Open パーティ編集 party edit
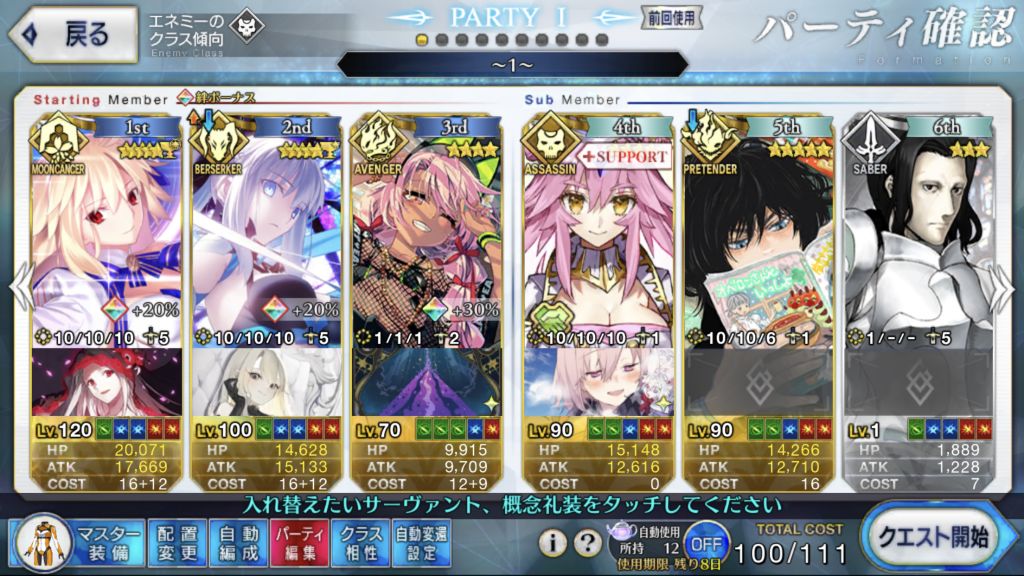Viewport: 1024px width, 576px height. 297,542
